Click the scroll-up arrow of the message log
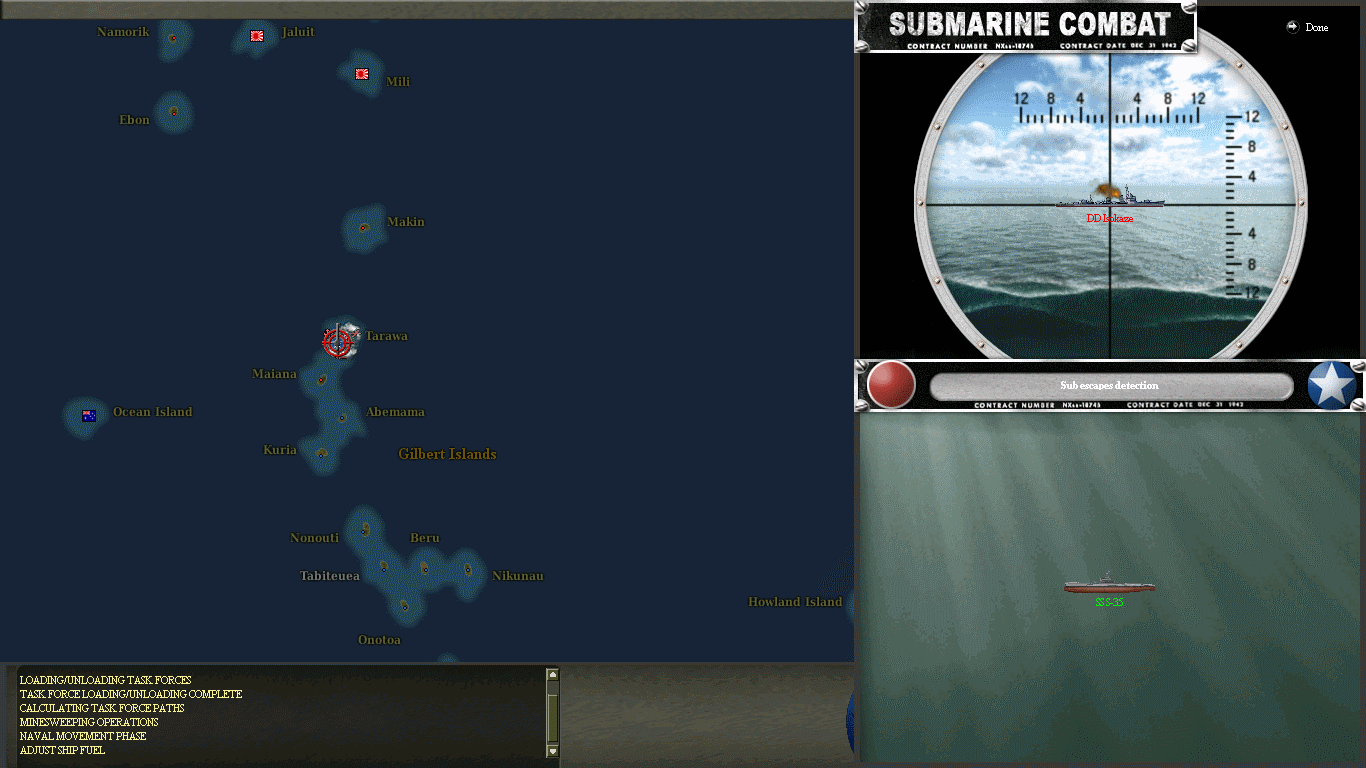Screen dimensions: 1366x768 551,674
